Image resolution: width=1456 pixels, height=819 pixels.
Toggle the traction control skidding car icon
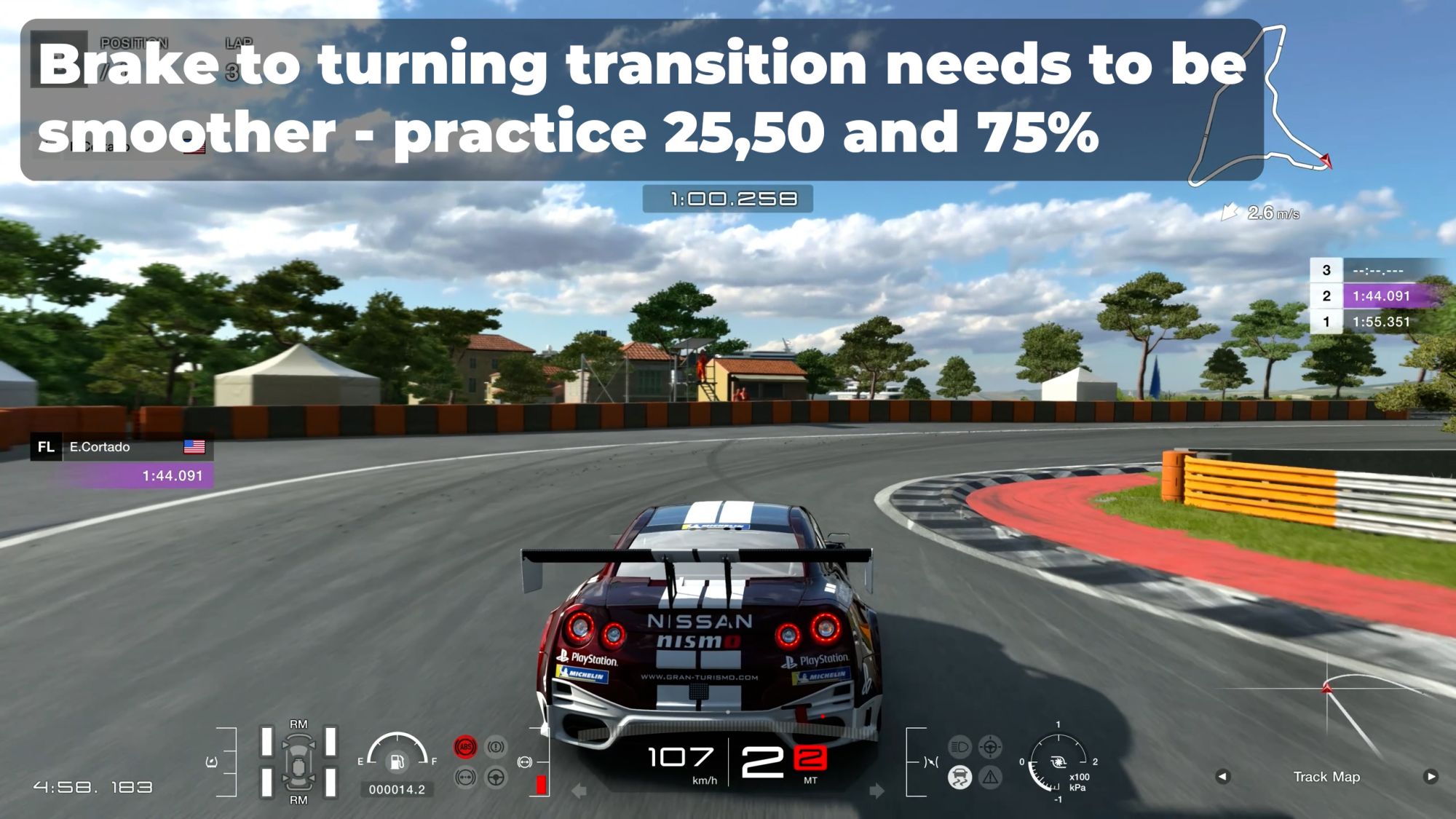(x=960, y=778)
